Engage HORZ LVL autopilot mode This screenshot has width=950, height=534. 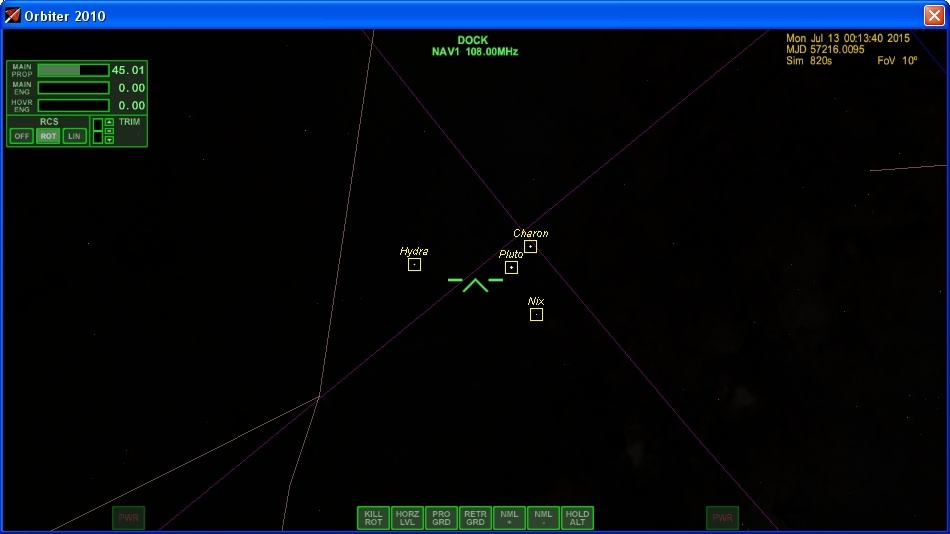407,518
